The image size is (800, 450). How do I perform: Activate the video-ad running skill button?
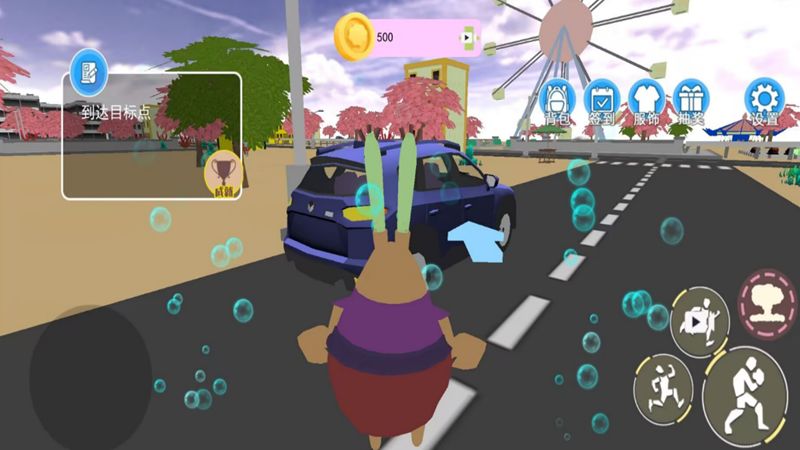coord(699,321)
